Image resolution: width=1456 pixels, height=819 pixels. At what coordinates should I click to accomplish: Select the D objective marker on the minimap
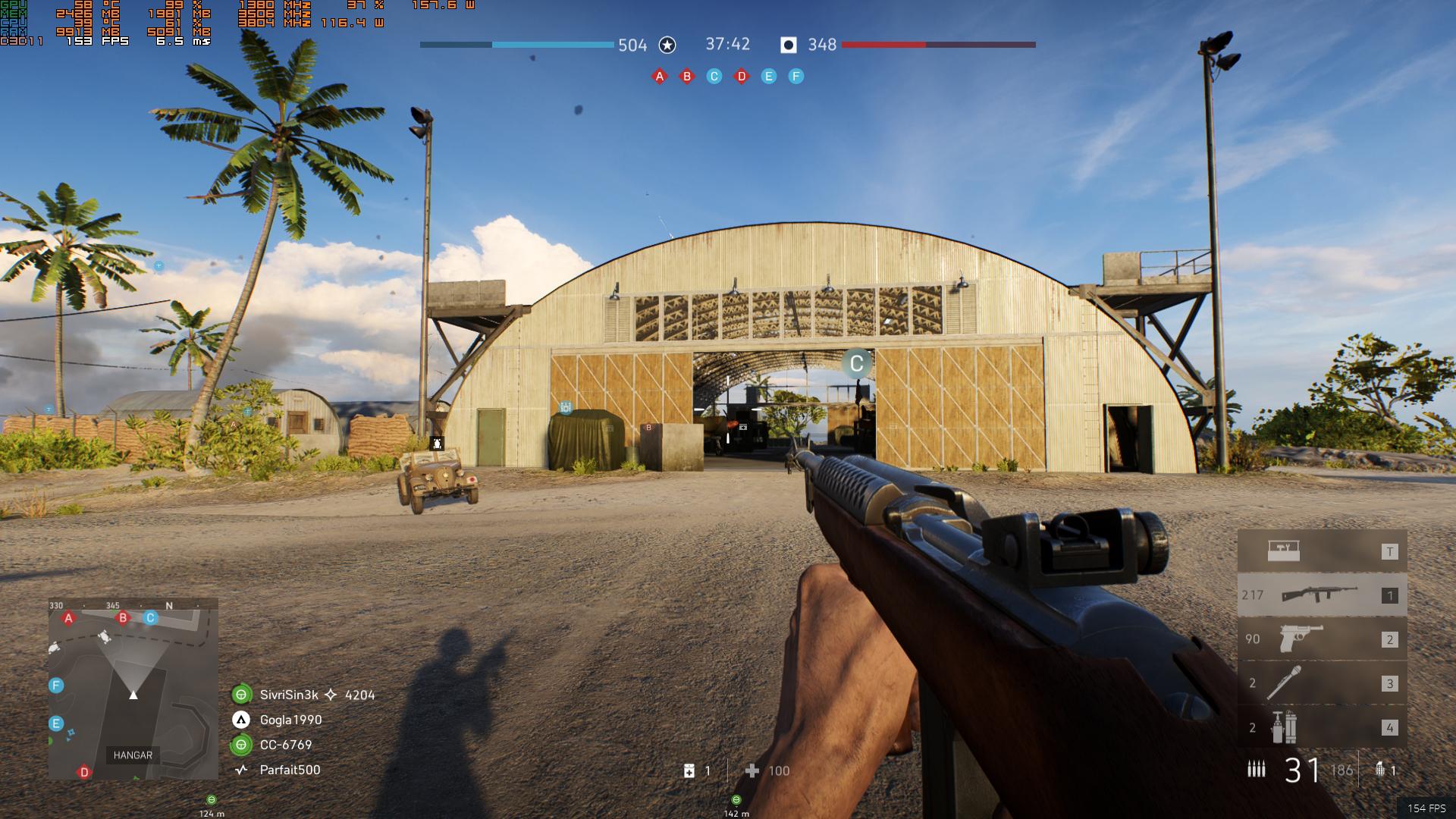tap(84, 772)
